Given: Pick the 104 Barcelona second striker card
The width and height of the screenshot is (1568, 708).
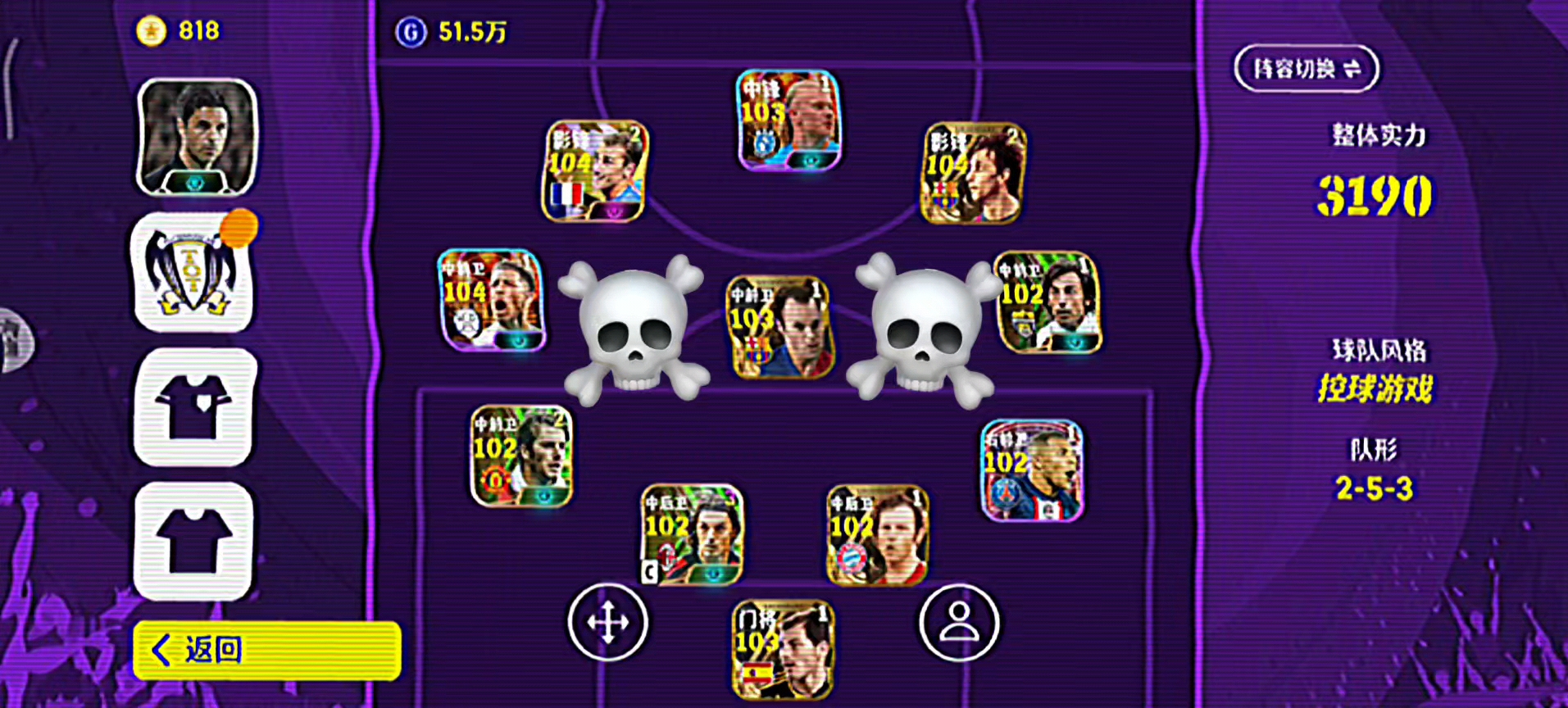Looking at the screenshot, I should click(x=974, y=174).
